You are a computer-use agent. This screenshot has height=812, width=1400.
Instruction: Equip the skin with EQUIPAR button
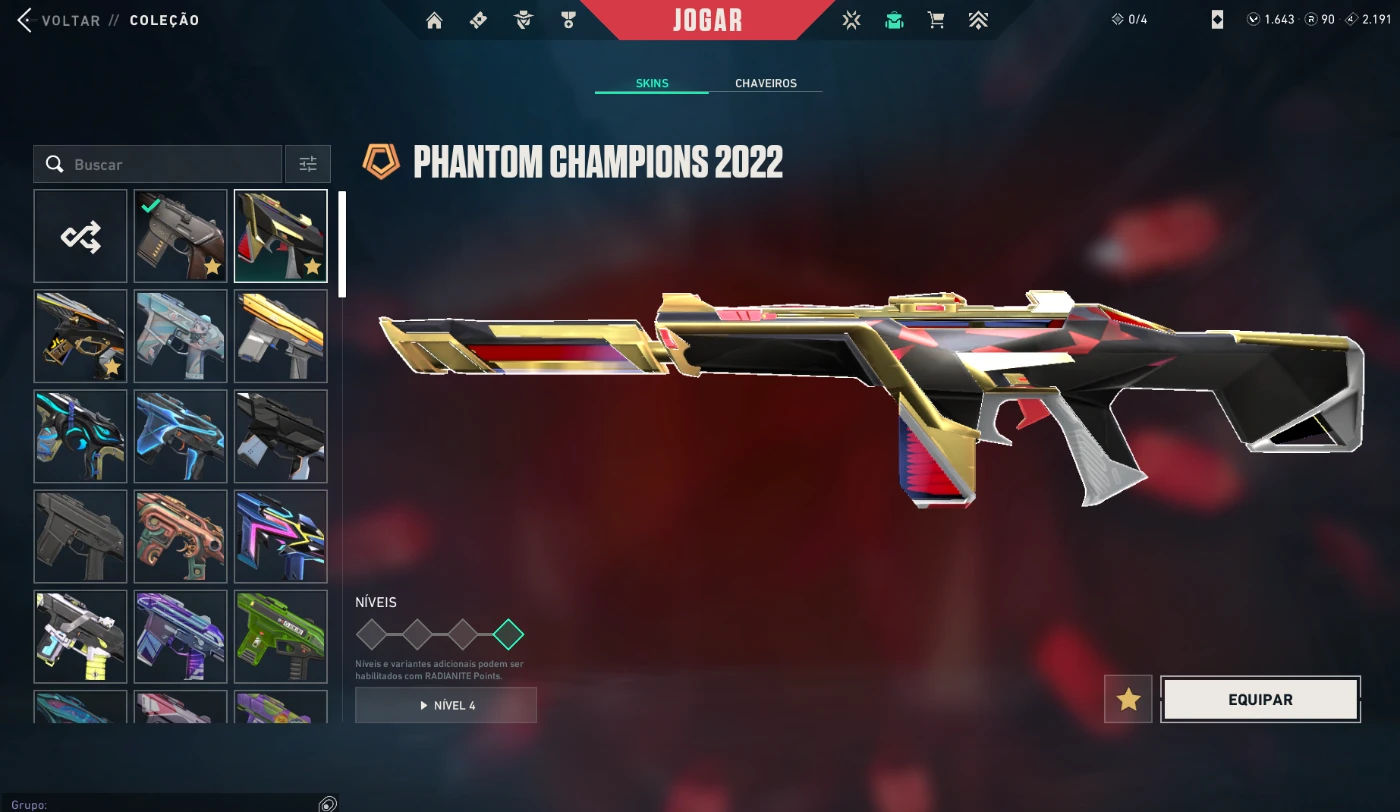coord(1260,699)
